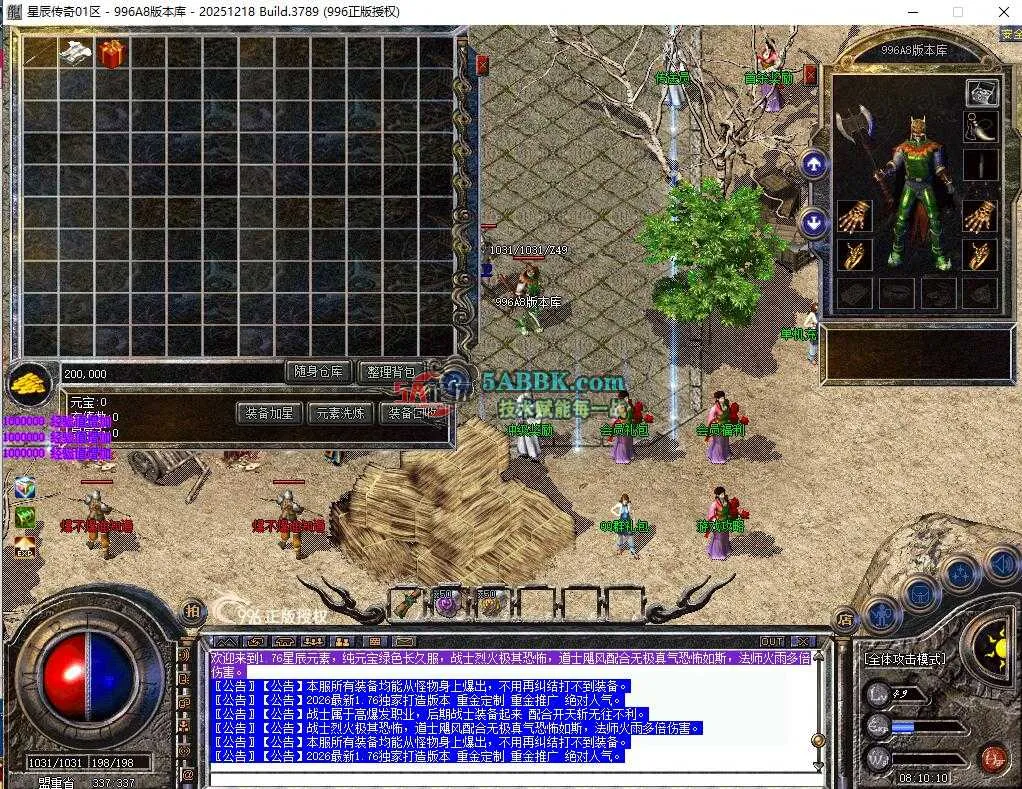The image size is (1022, 789).
Task: Select the left golden glove slot
Action: pos(854,216)
